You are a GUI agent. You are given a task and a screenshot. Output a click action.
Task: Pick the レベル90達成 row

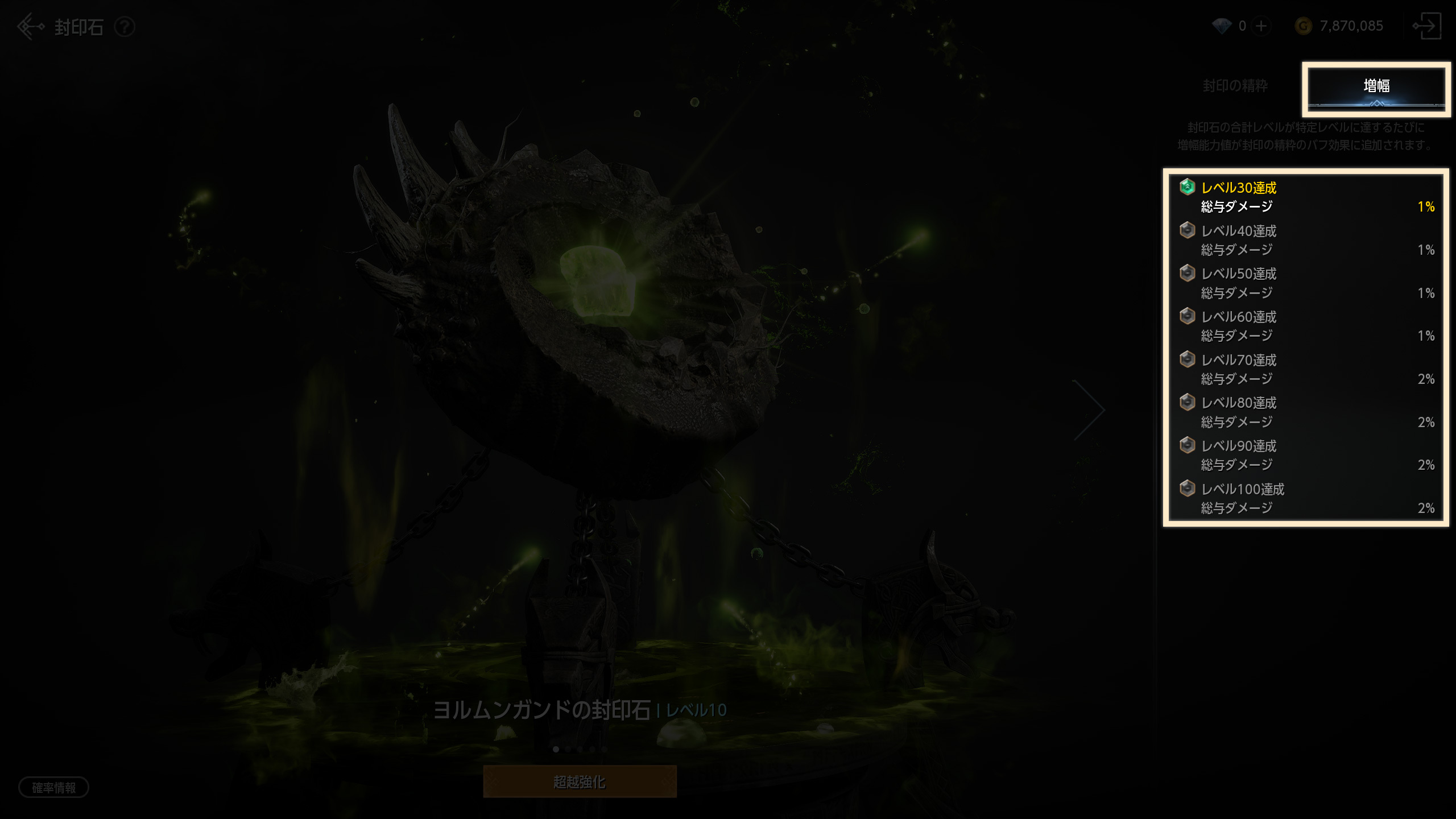pos(1306,456)
